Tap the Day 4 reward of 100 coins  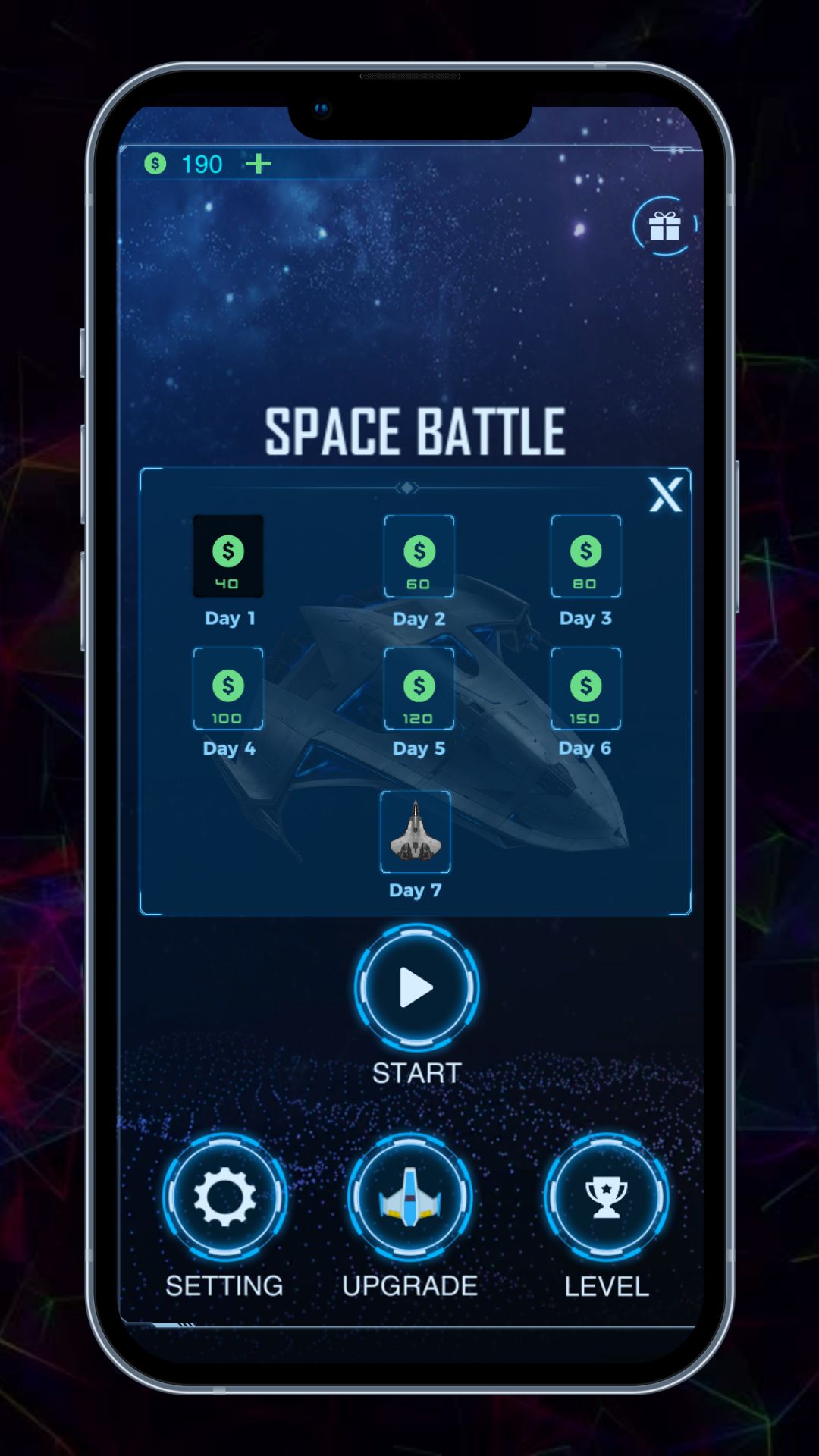pos(228,689)
